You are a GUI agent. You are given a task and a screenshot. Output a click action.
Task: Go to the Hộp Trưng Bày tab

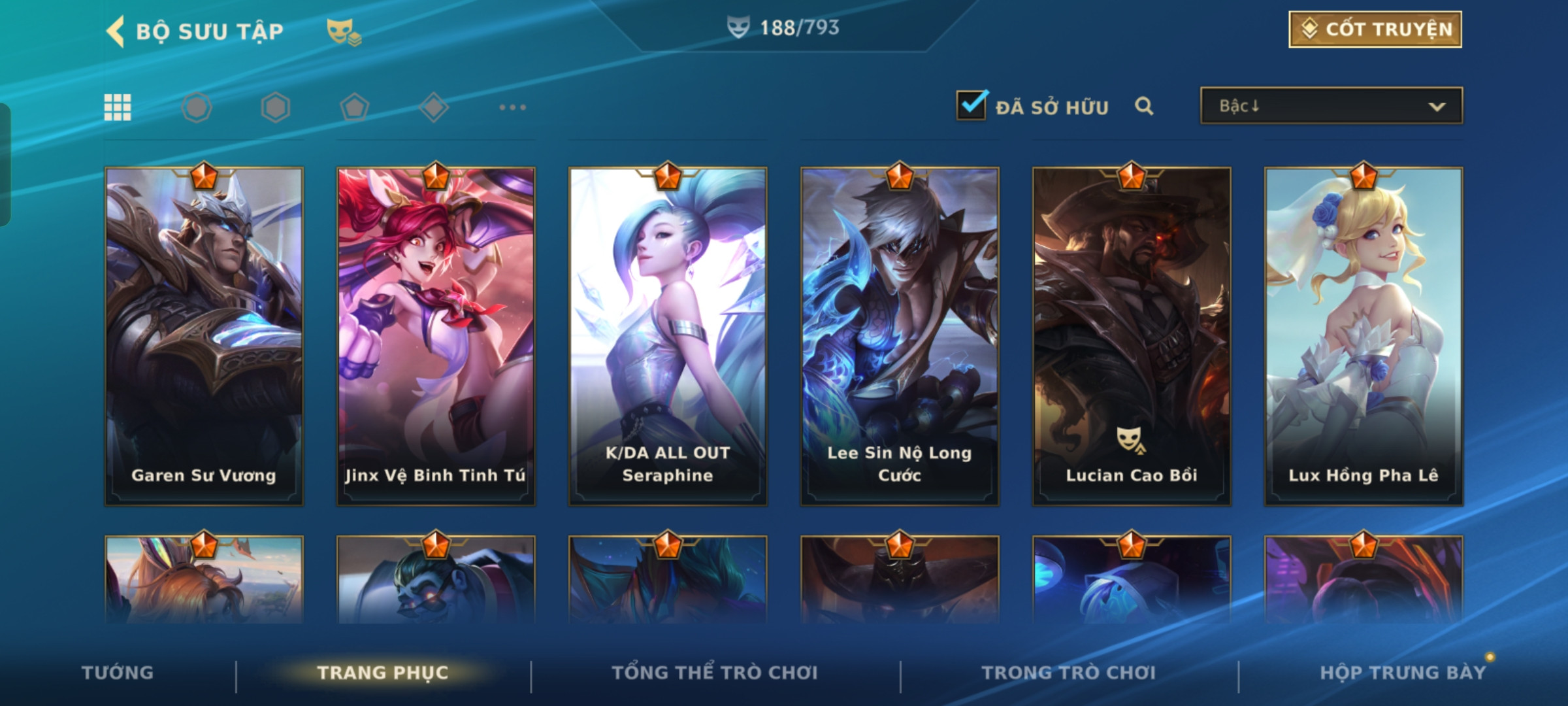(1403, 673)
